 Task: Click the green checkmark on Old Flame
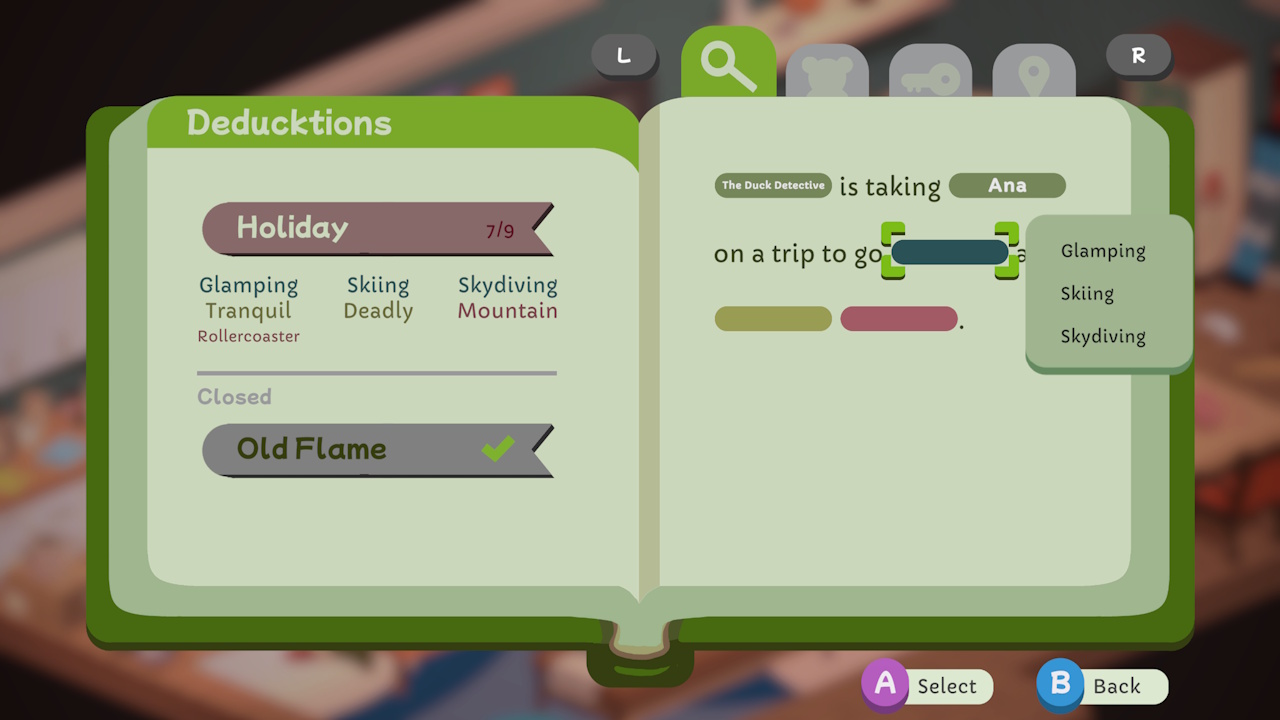tap(497, 449)
